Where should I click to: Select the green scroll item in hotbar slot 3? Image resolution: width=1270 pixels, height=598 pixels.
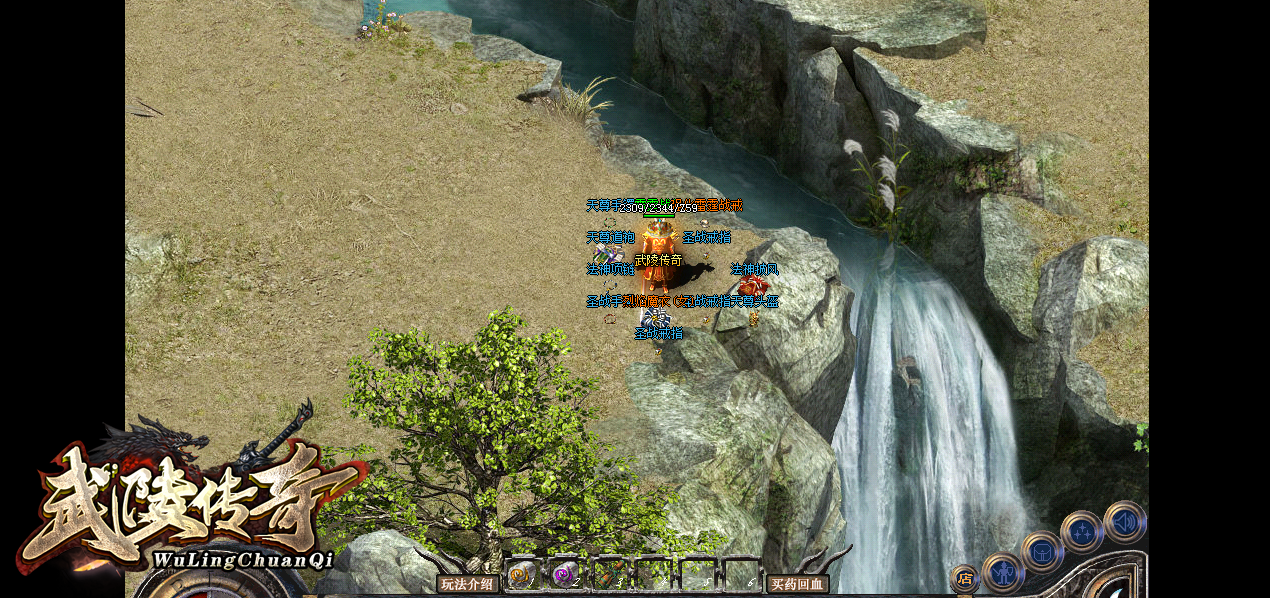pos(609,575)
